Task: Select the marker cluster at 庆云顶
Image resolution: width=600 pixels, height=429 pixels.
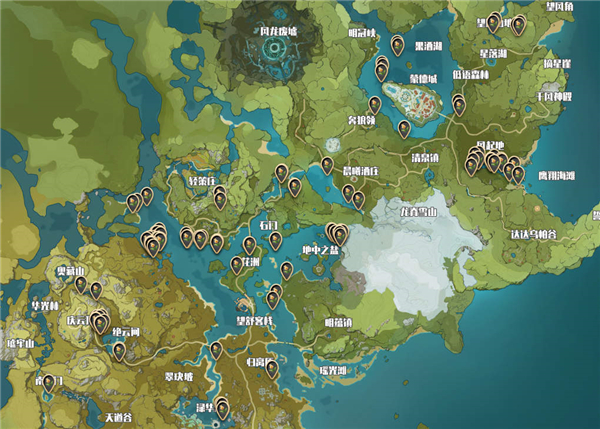Action: tap(98, 323)
